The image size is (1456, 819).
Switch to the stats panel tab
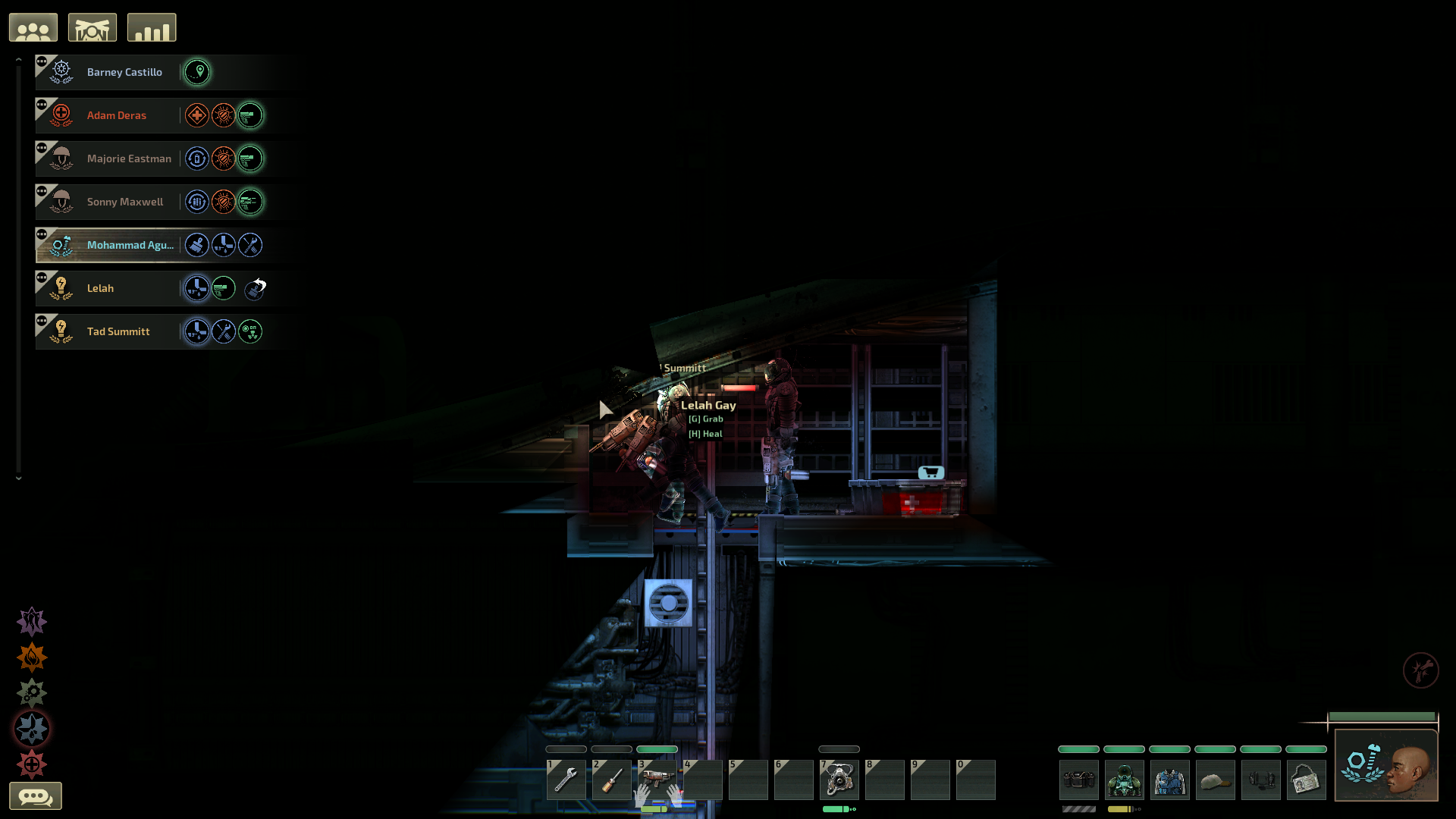pos(152,27)
